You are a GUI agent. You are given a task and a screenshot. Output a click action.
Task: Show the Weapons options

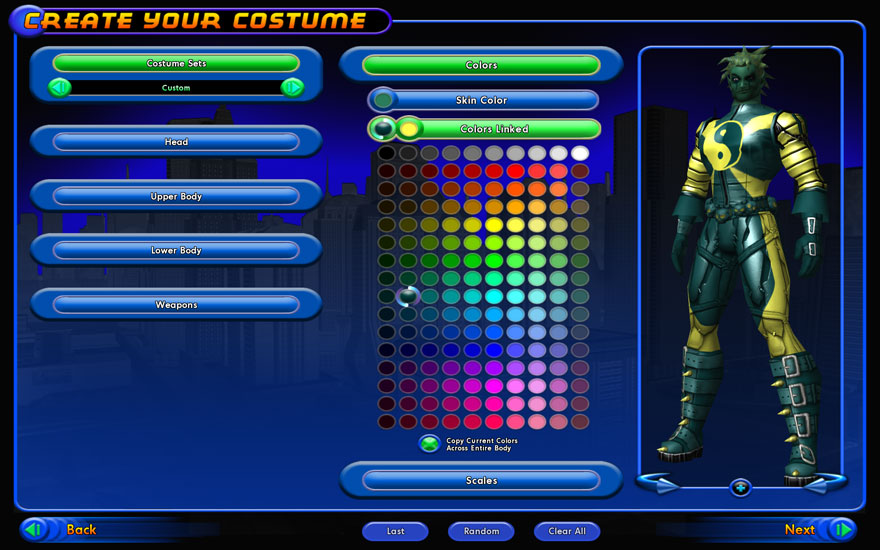(176, 304)
